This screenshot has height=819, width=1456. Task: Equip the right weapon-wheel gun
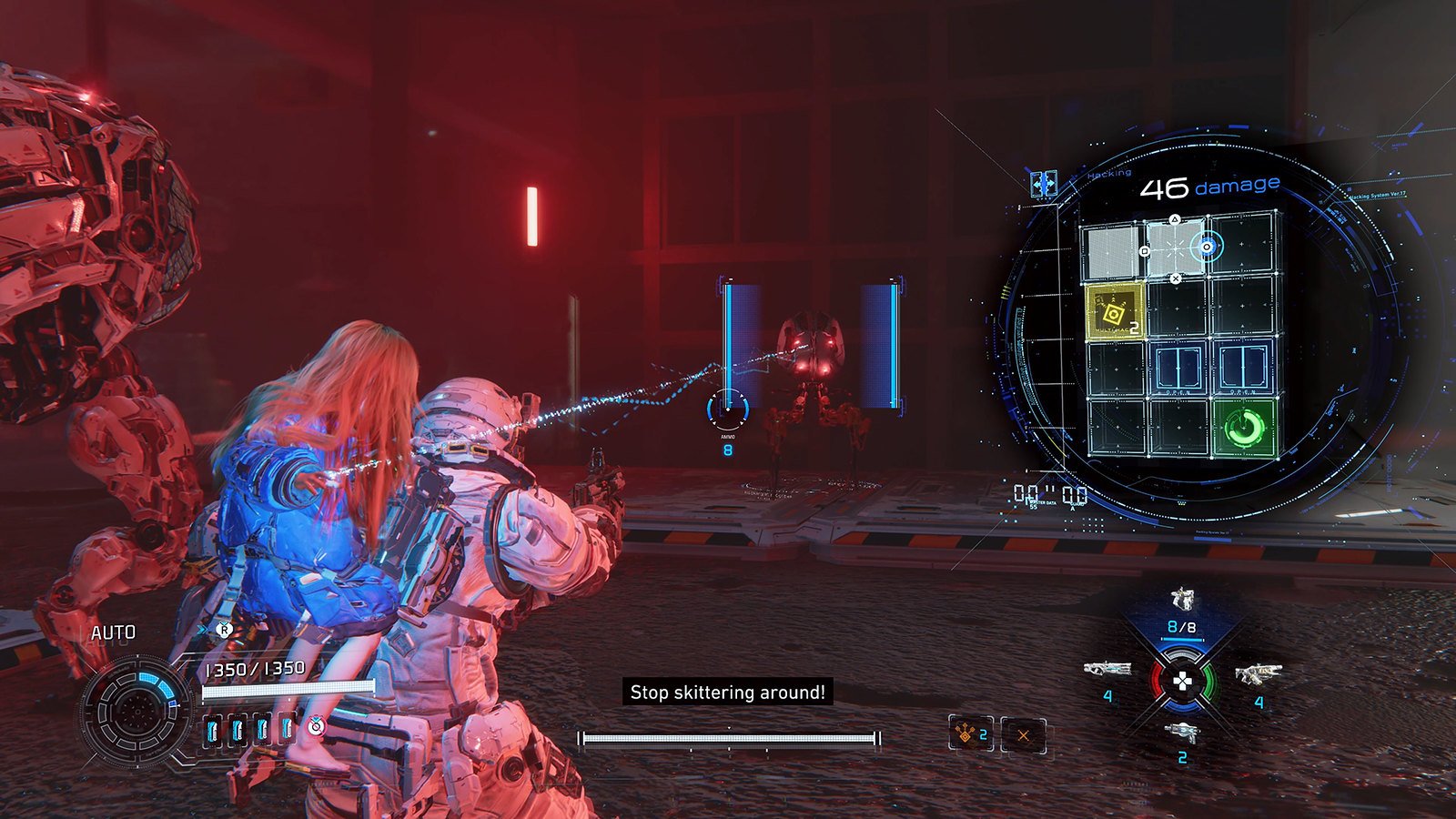(x=1258, y=674)
